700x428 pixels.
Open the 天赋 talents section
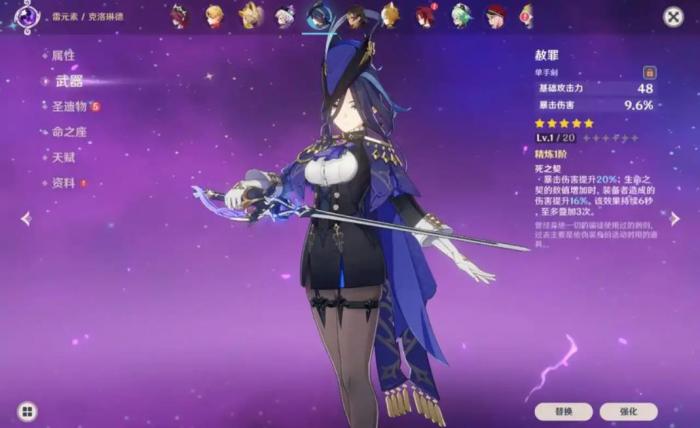point(63,157)
